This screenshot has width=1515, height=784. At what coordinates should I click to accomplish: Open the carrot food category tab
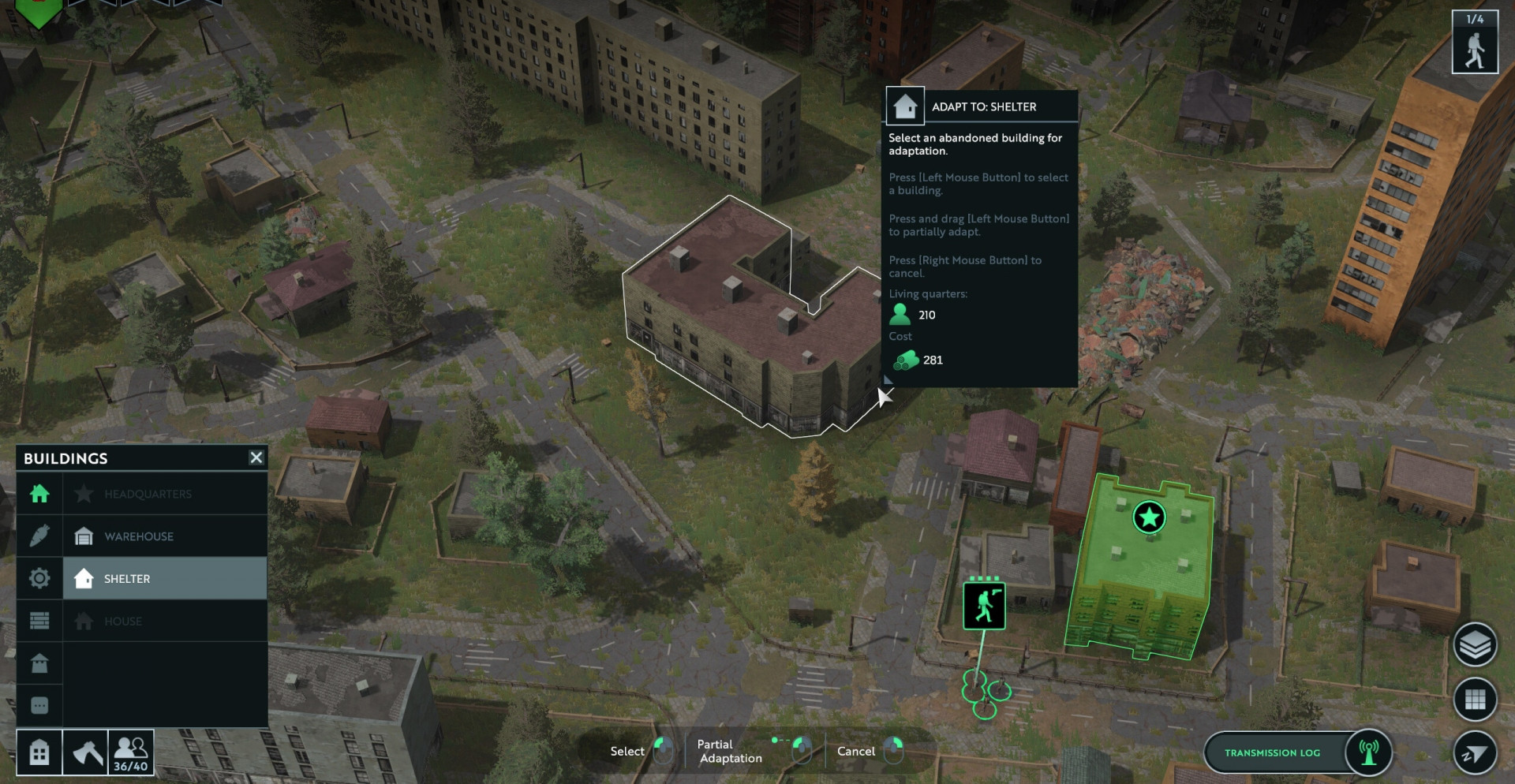(39, 536)
